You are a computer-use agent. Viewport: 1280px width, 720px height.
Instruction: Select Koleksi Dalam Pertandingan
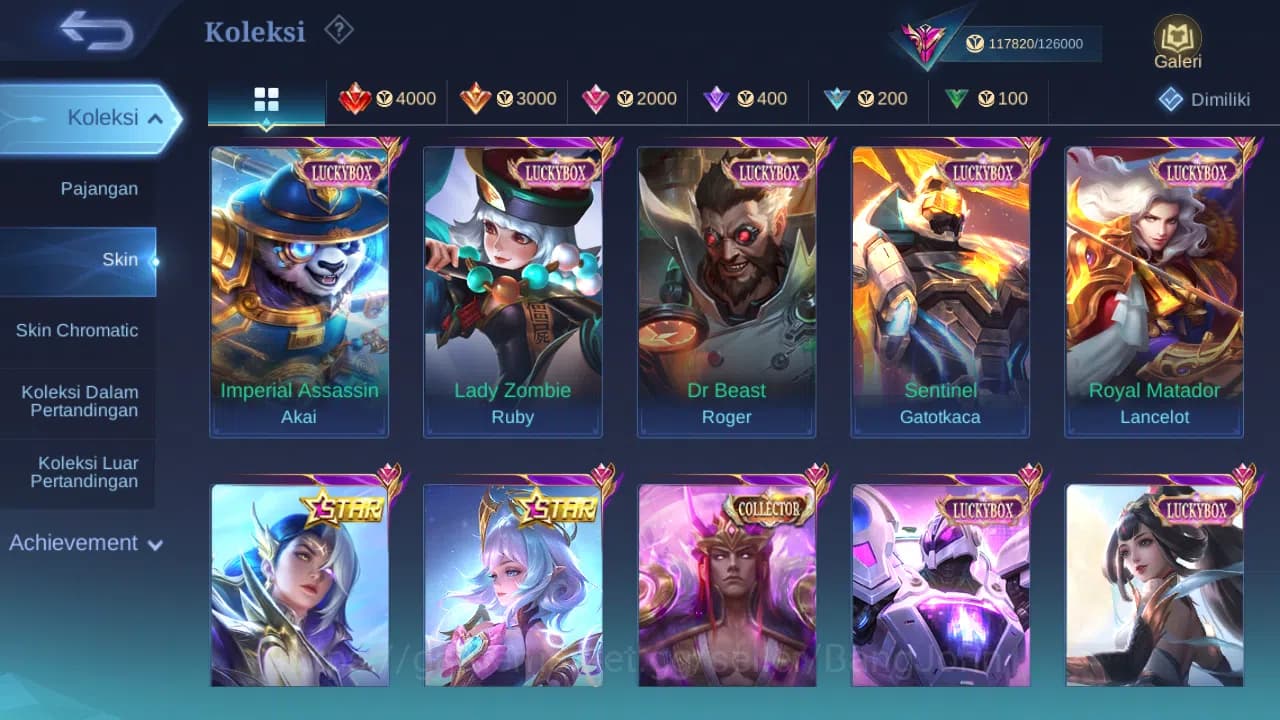[79, 401]
